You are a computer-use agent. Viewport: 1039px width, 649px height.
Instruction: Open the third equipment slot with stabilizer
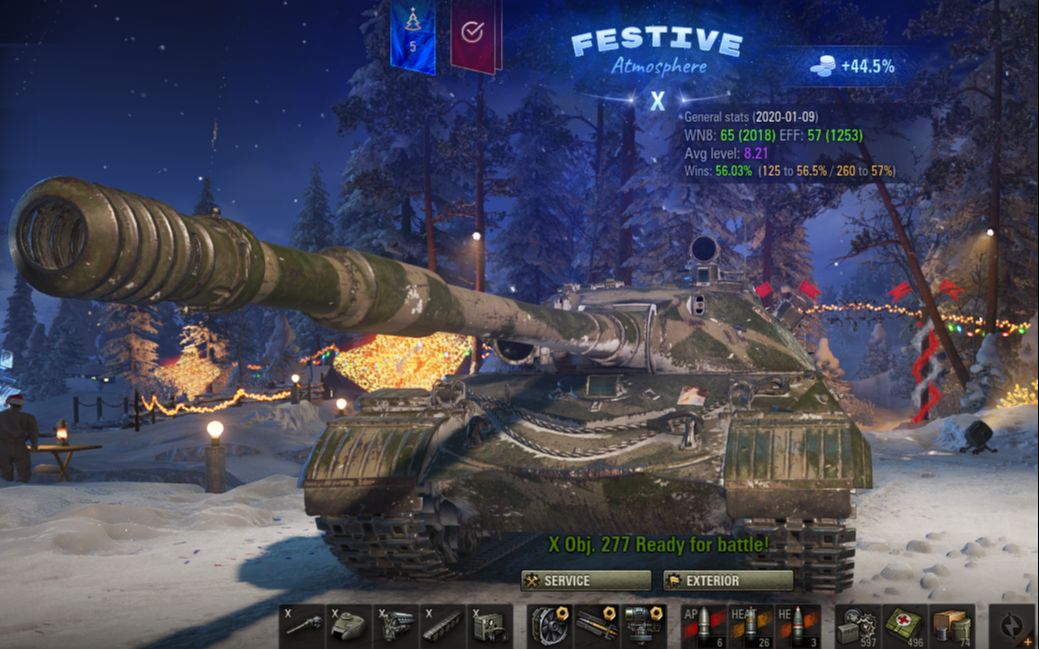click(643, 626)
